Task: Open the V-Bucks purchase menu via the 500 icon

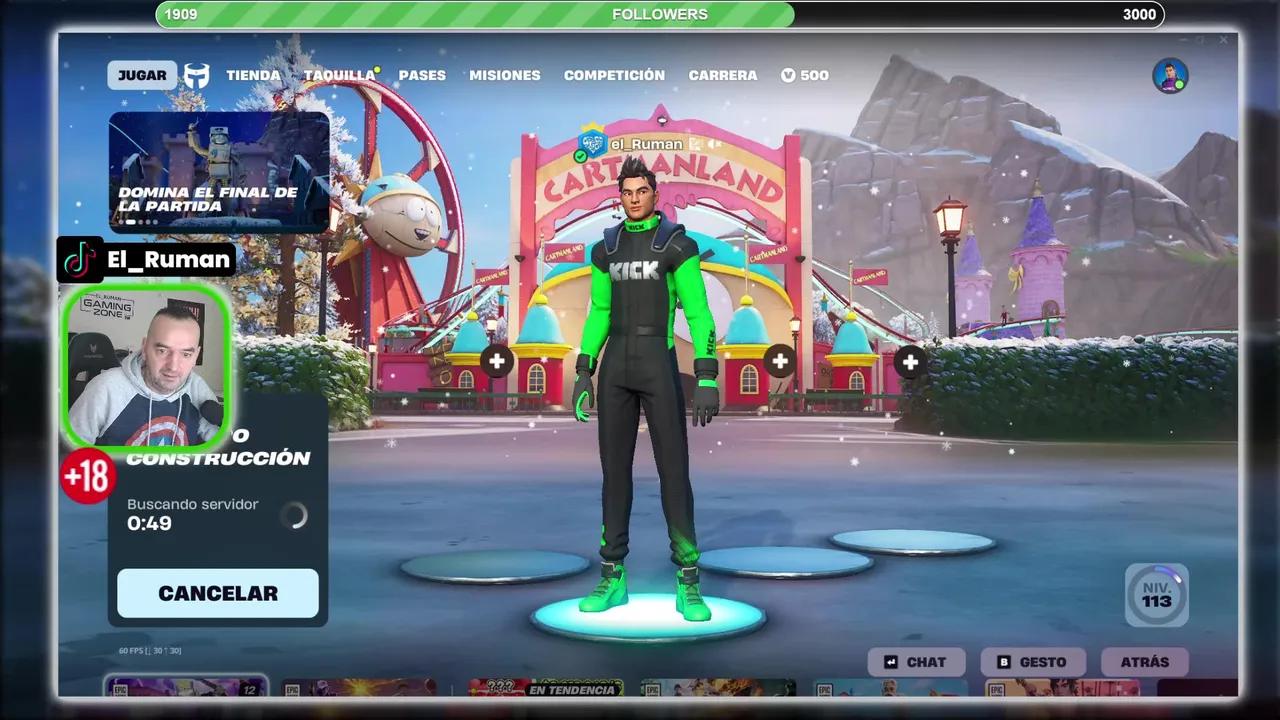Action: (x=803, y=75)
